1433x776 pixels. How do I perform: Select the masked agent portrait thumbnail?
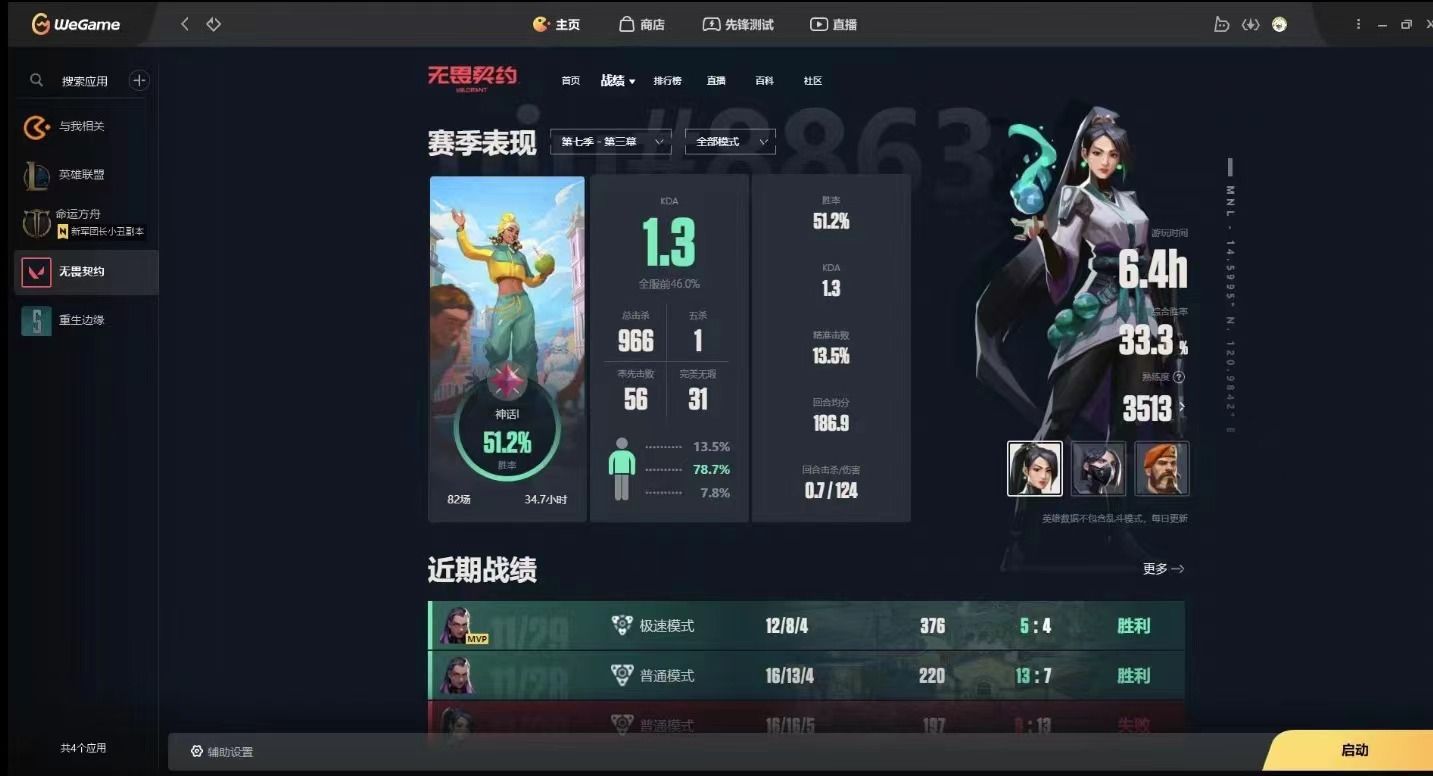1099,469
